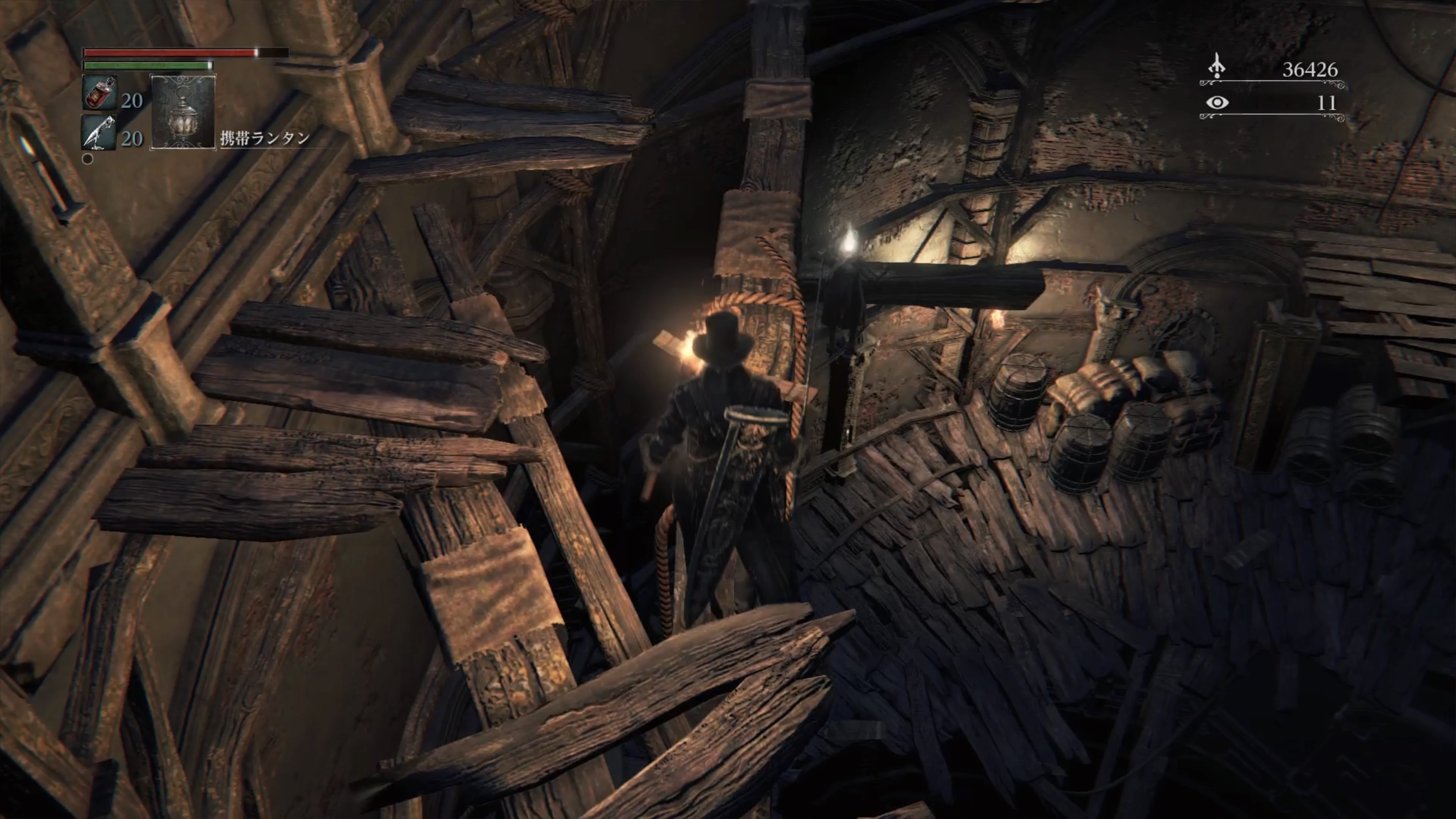Screen dimensions: 1456x819
Task: Select the Blood Vial quick item
Action: point(99,93)
